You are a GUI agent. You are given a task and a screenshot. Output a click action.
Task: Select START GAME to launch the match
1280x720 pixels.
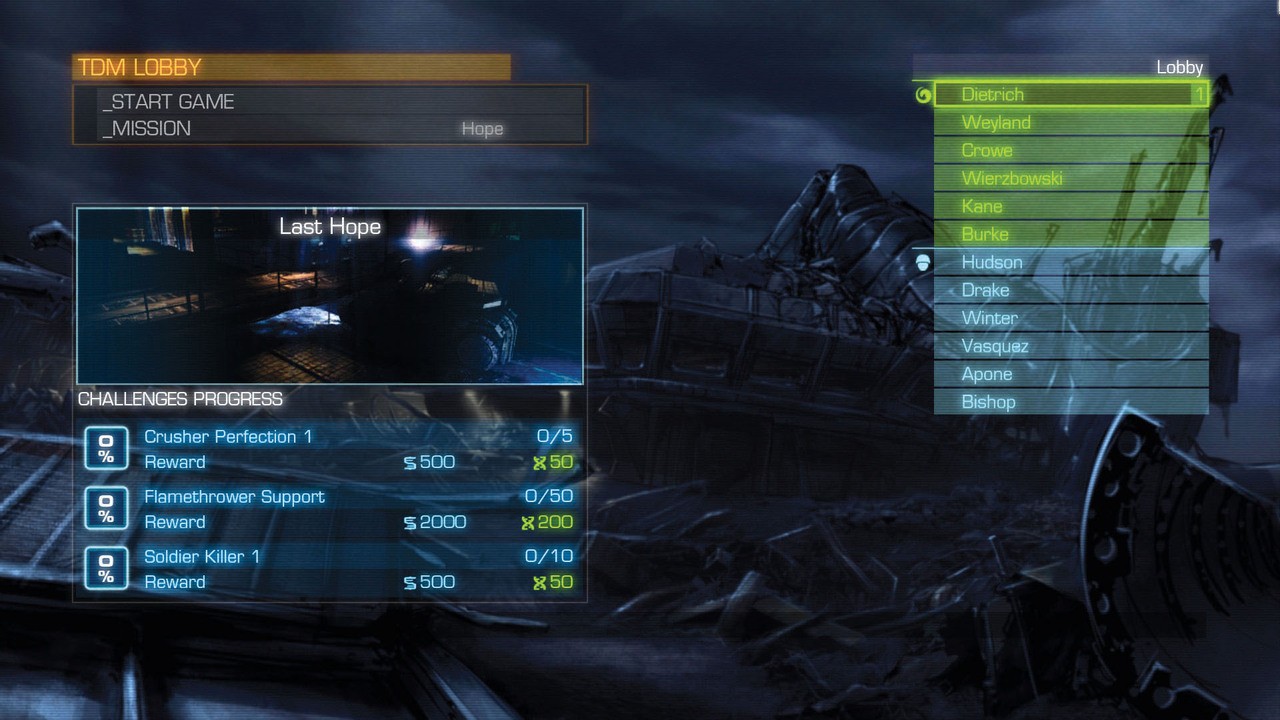click(x=169, y=101)
